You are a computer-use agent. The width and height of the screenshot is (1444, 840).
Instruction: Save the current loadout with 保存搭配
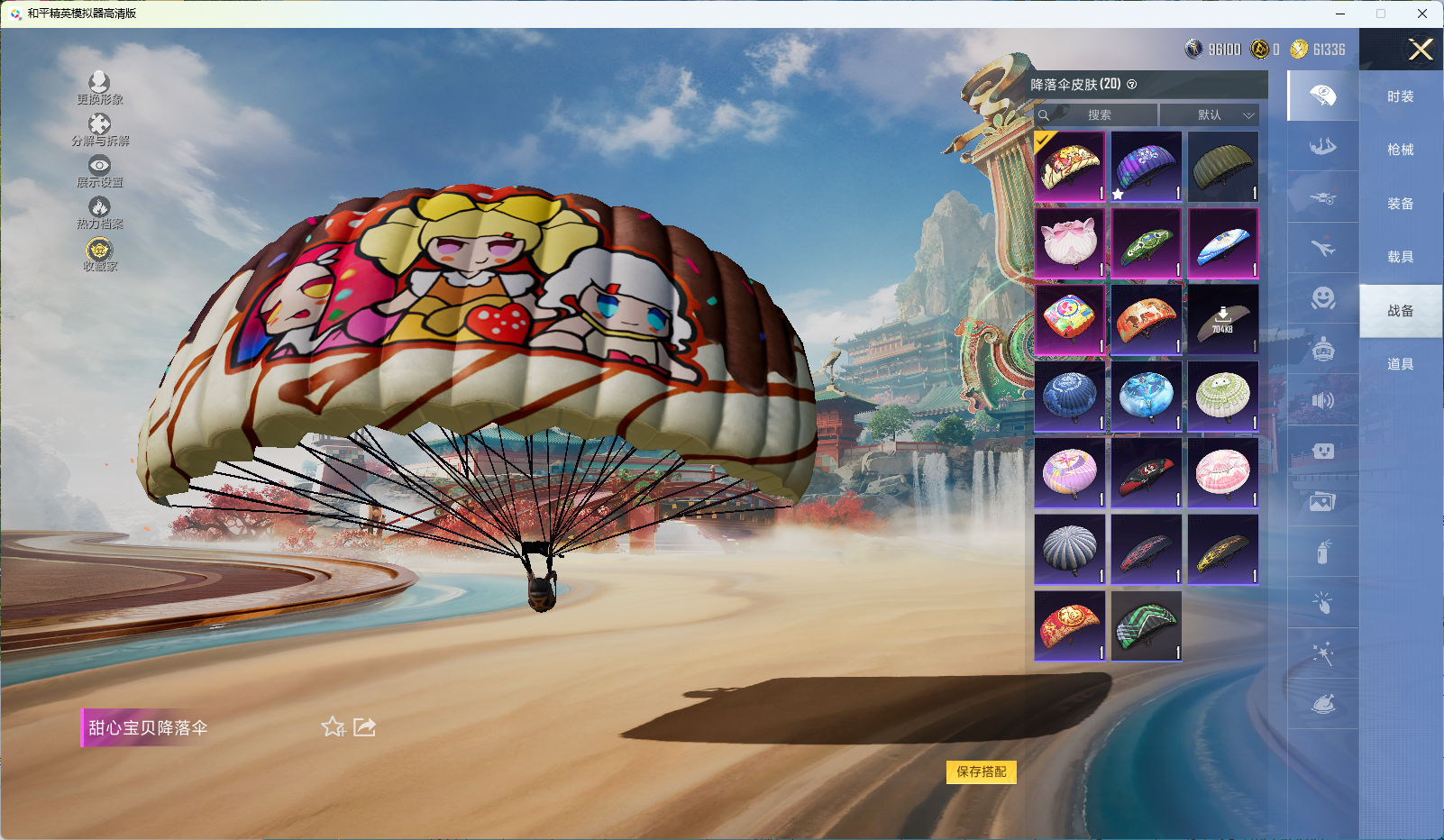tap(981, 772)
